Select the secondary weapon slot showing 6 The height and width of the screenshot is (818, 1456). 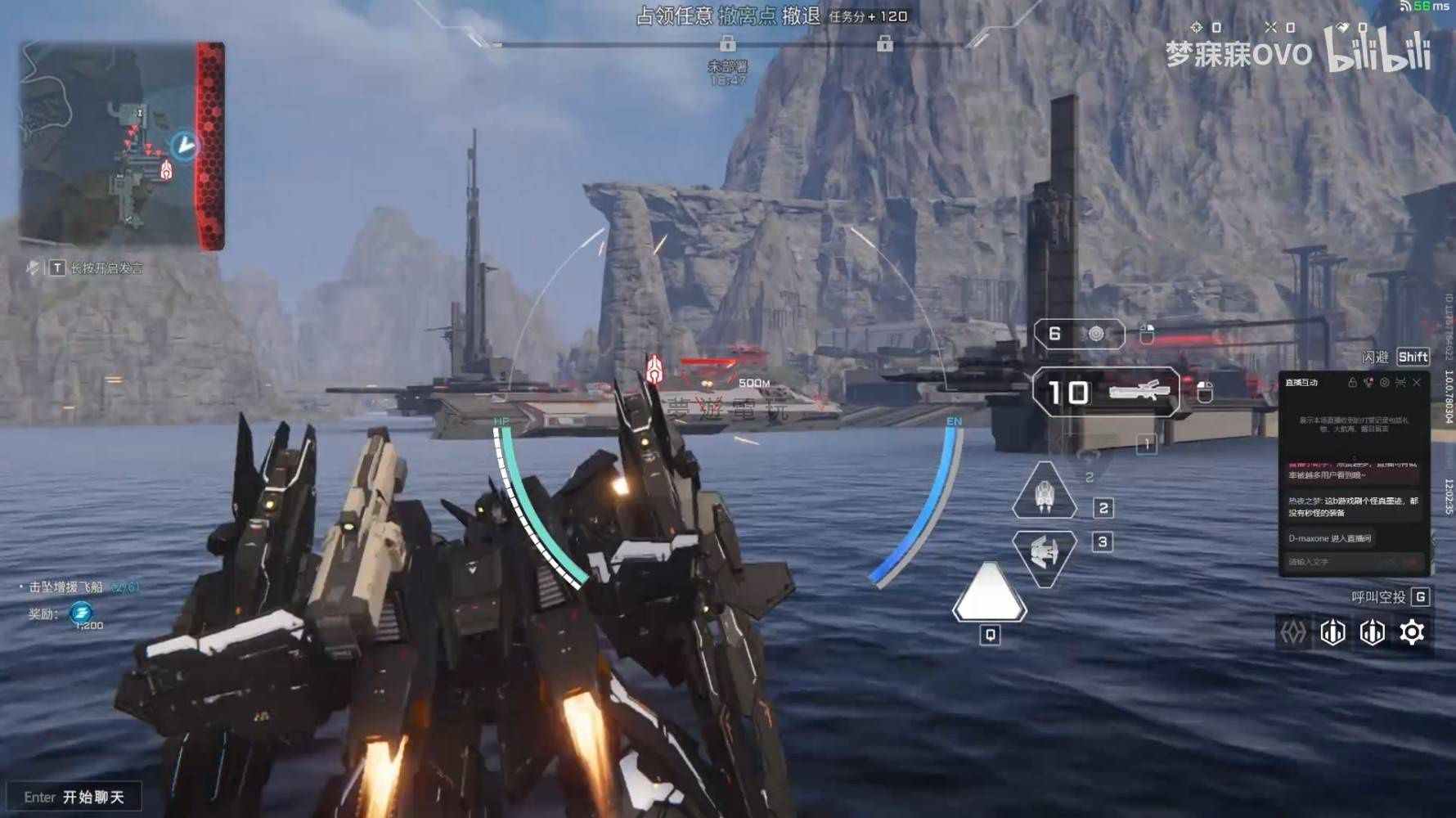tap(1079, 334)
